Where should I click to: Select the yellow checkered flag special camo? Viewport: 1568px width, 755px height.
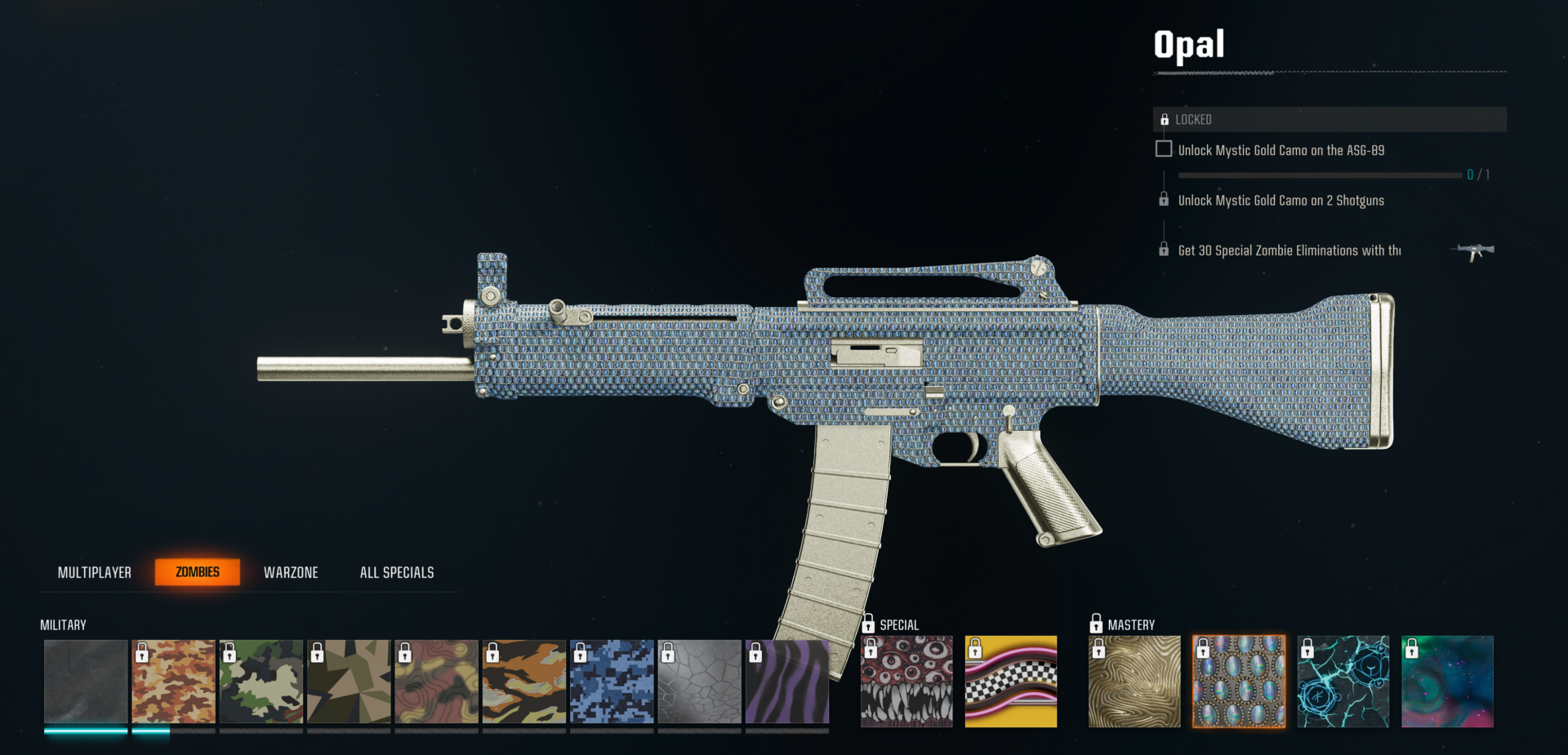click(x=1011, y=682)
